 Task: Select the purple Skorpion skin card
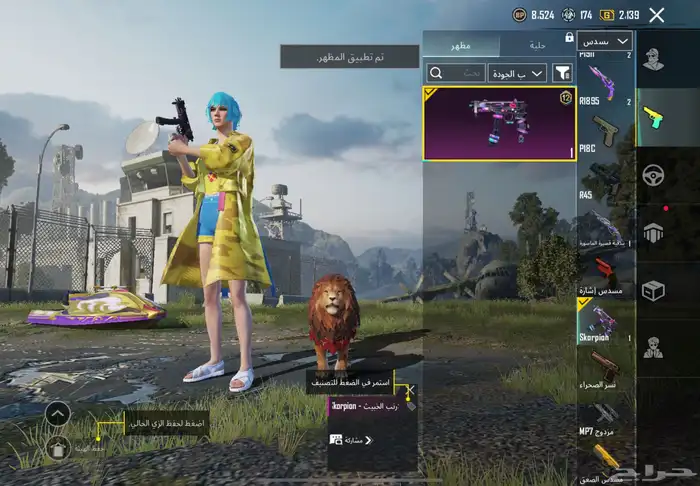499,124
